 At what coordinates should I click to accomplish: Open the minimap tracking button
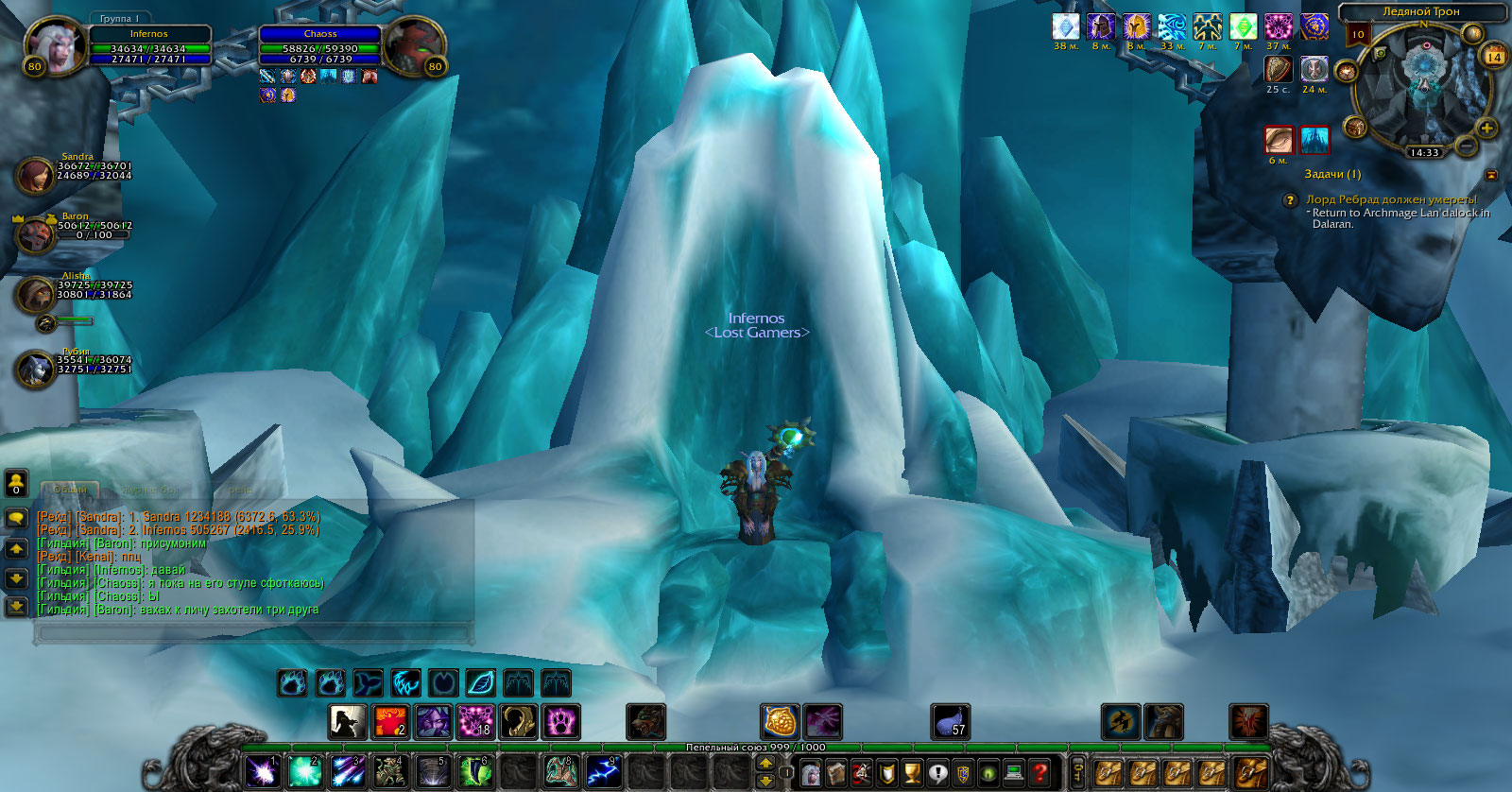coord(1346,72)
